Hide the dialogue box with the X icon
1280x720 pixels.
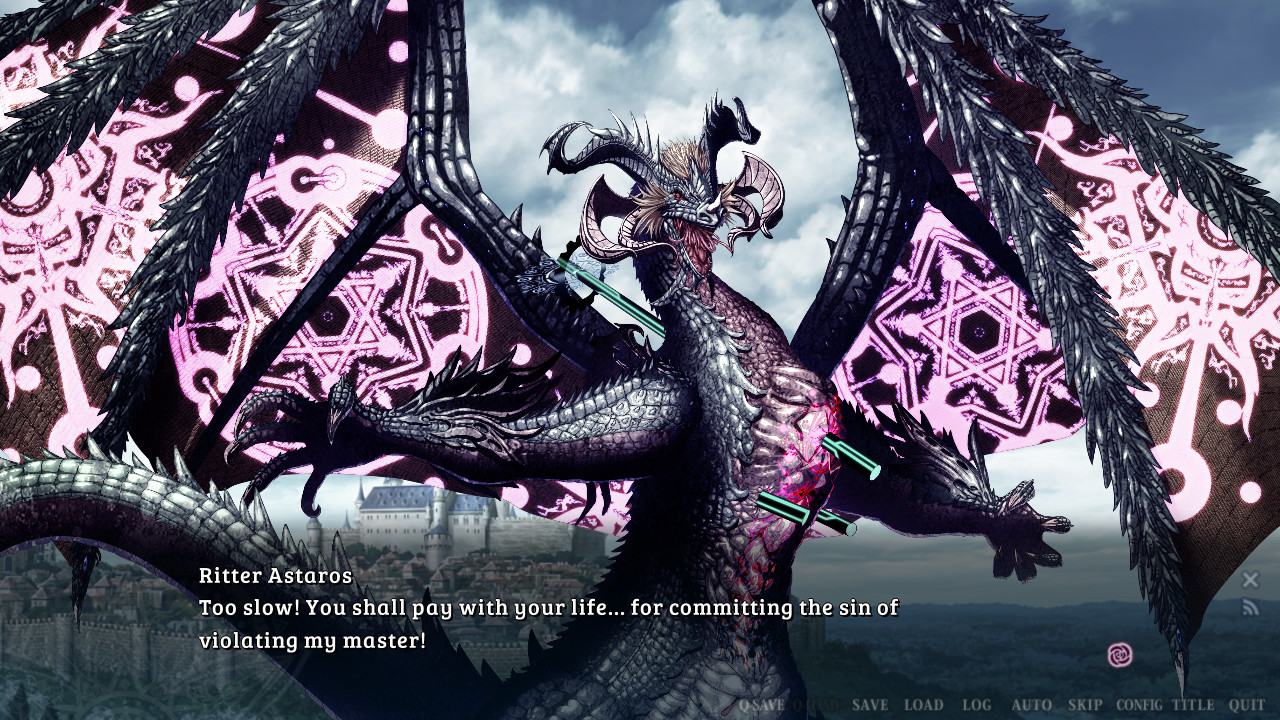(x=1250, y=579)
